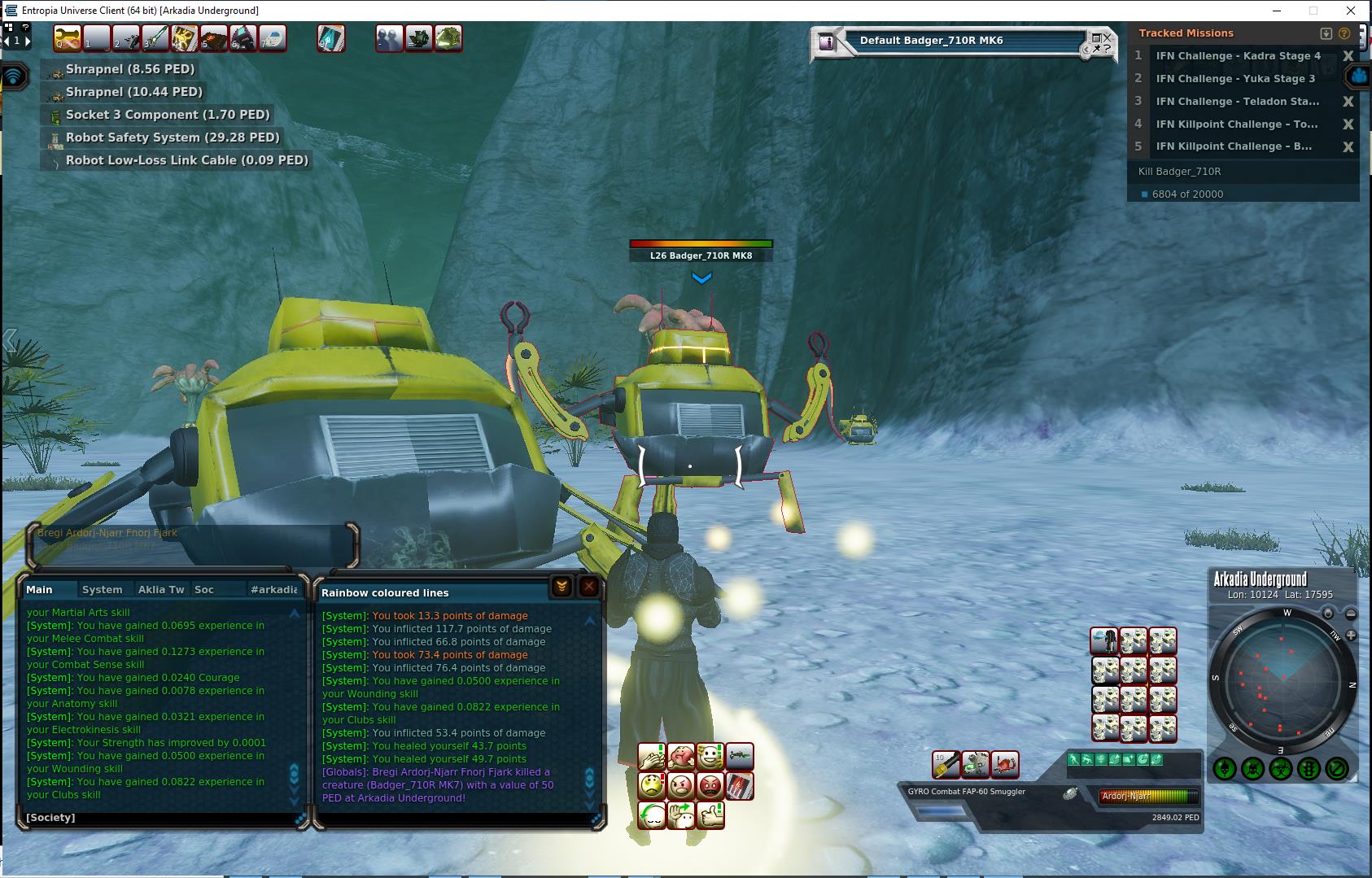Activate the wrench hotbar slot Q

tap(68, 38)
